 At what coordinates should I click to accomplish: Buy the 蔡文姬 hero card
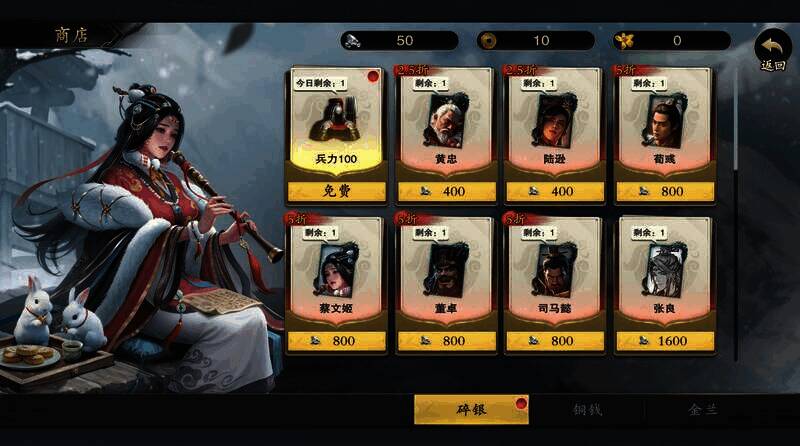(336, 340)
